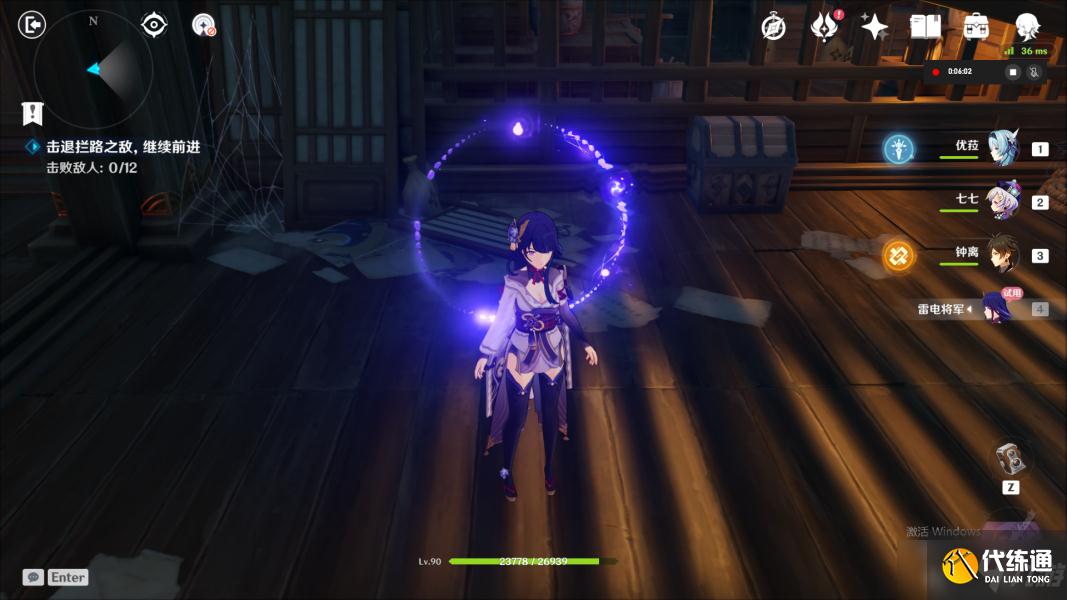The width and height of the screenshot is (1067, 600).
Task: Stop the screen recording overlay
Action: (1012, 72)
